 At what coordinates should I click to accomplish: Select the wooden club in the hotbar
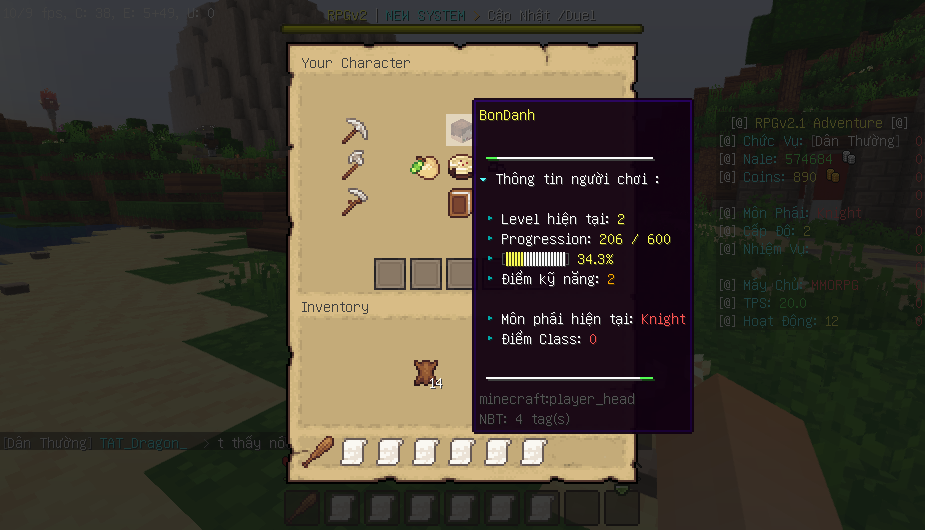318,452
